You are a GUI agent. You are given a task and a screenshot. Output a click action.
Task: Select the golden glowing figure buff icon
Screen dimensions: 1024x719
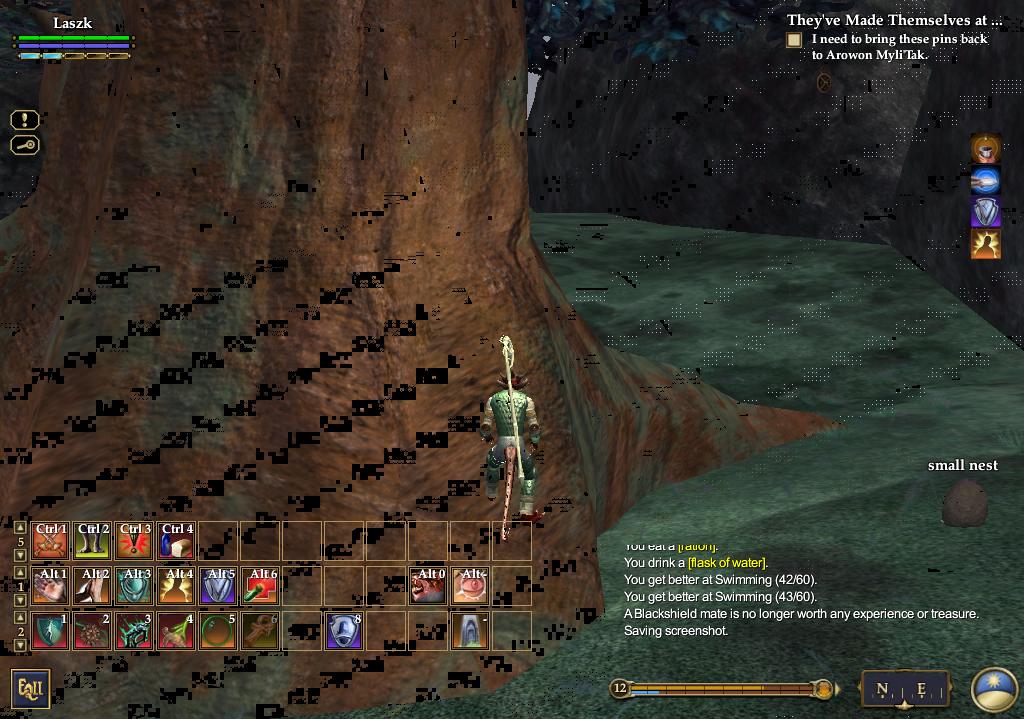point(986,244)
